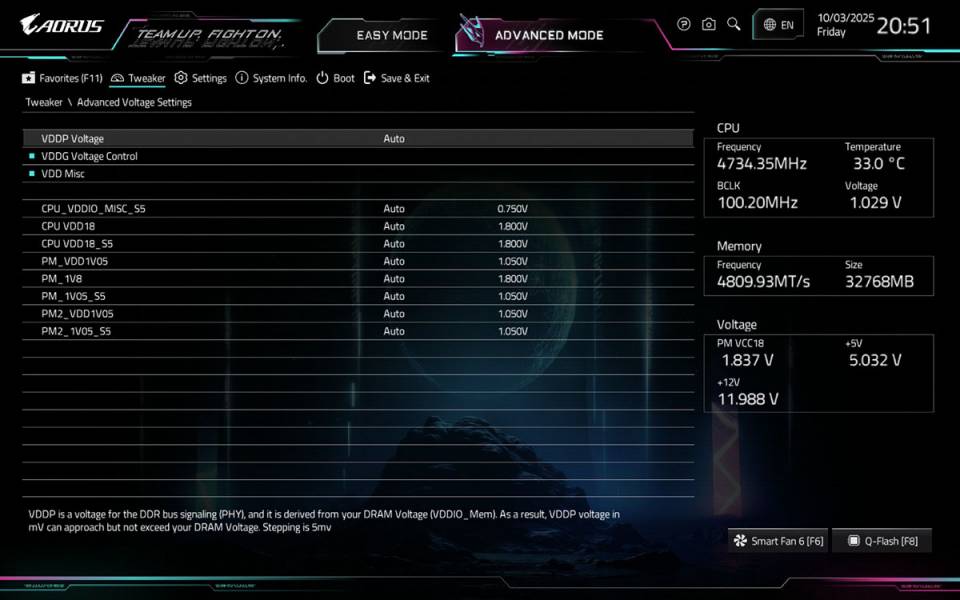960x600 pixels.
Task: Open the Favorites (F11) tab
Action: tap(63, 78)
